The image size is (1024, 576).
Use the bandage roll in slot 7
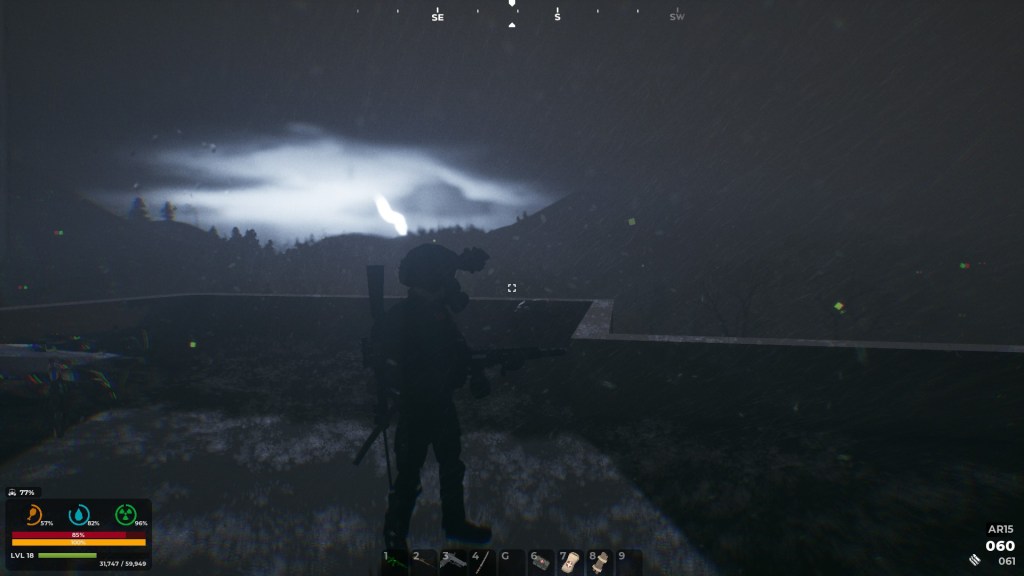(569, 563)
